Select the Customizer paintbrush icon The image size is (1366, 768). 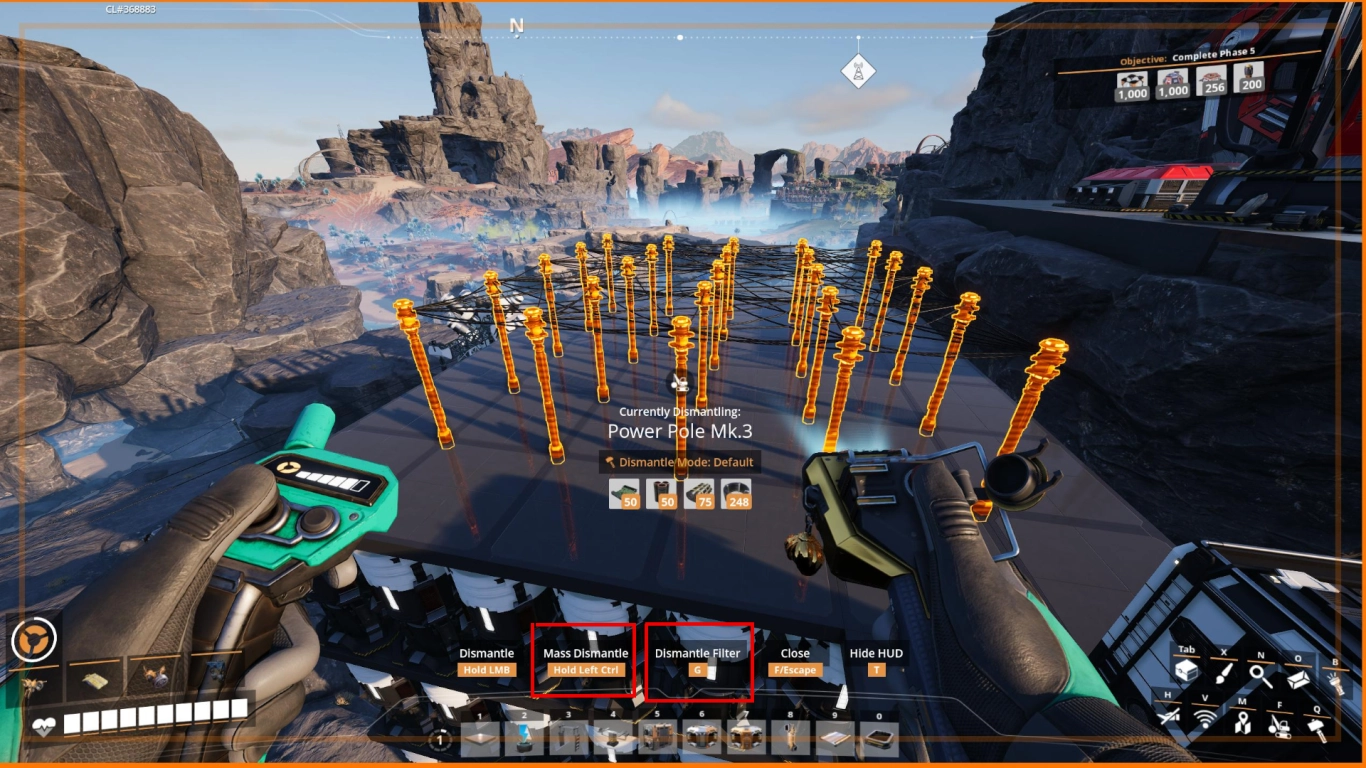pyautogui.click(x=1224, y=675)
